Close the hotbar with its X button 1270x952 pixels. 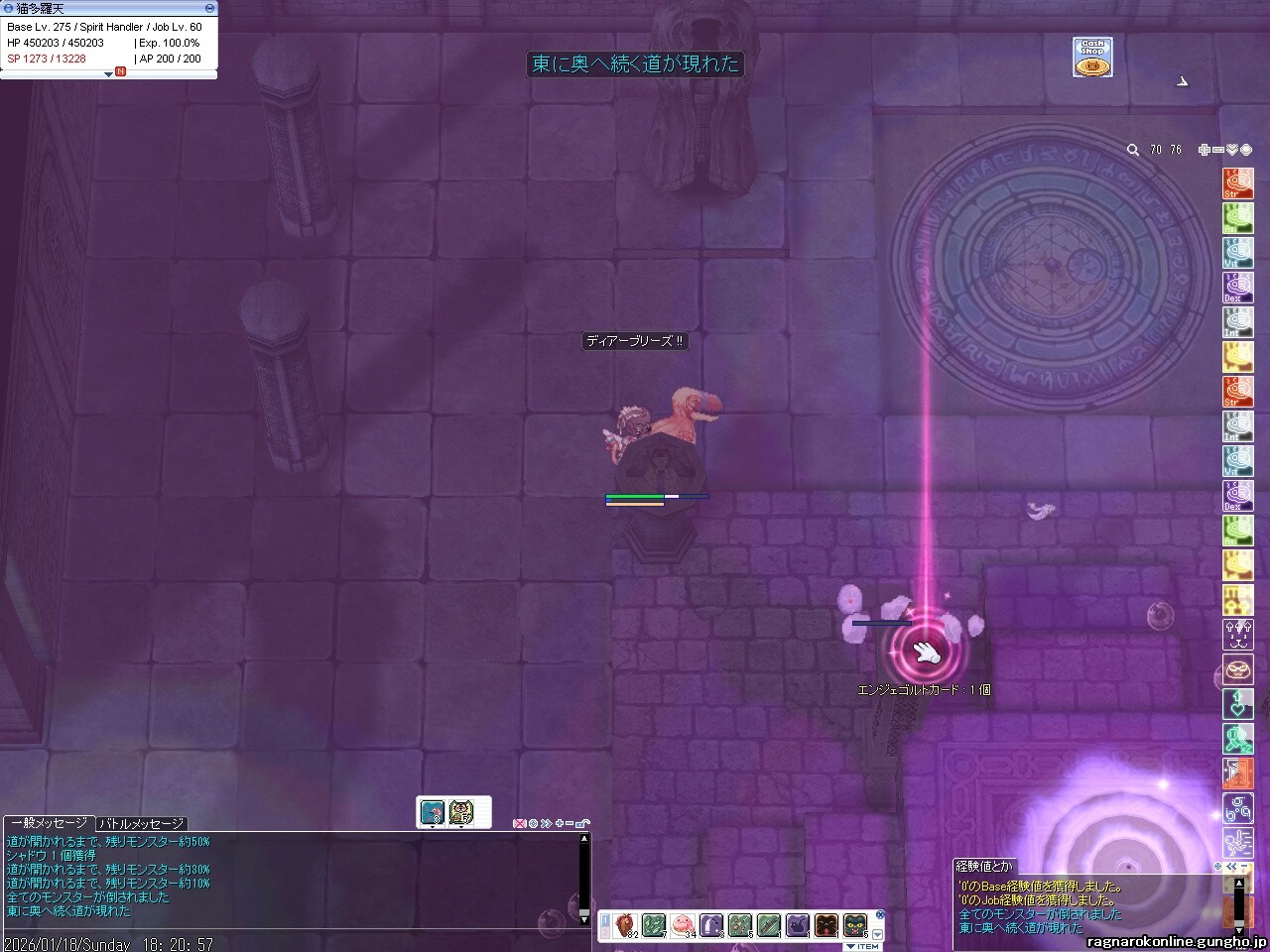click(x=880, y=915)
